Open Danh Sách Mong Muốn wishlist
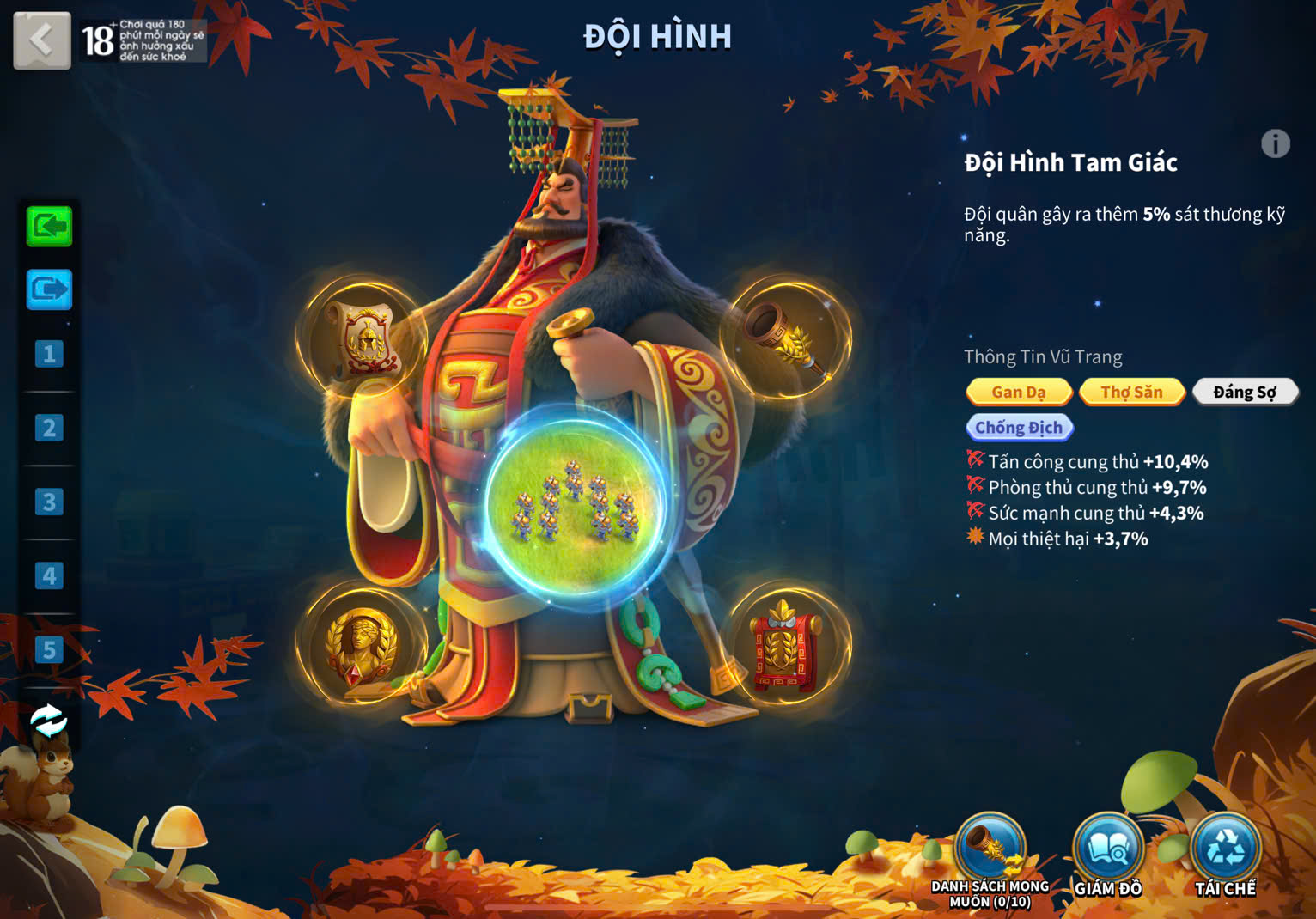The width and height of the screenshot is (1316, 919). (990, 850)
